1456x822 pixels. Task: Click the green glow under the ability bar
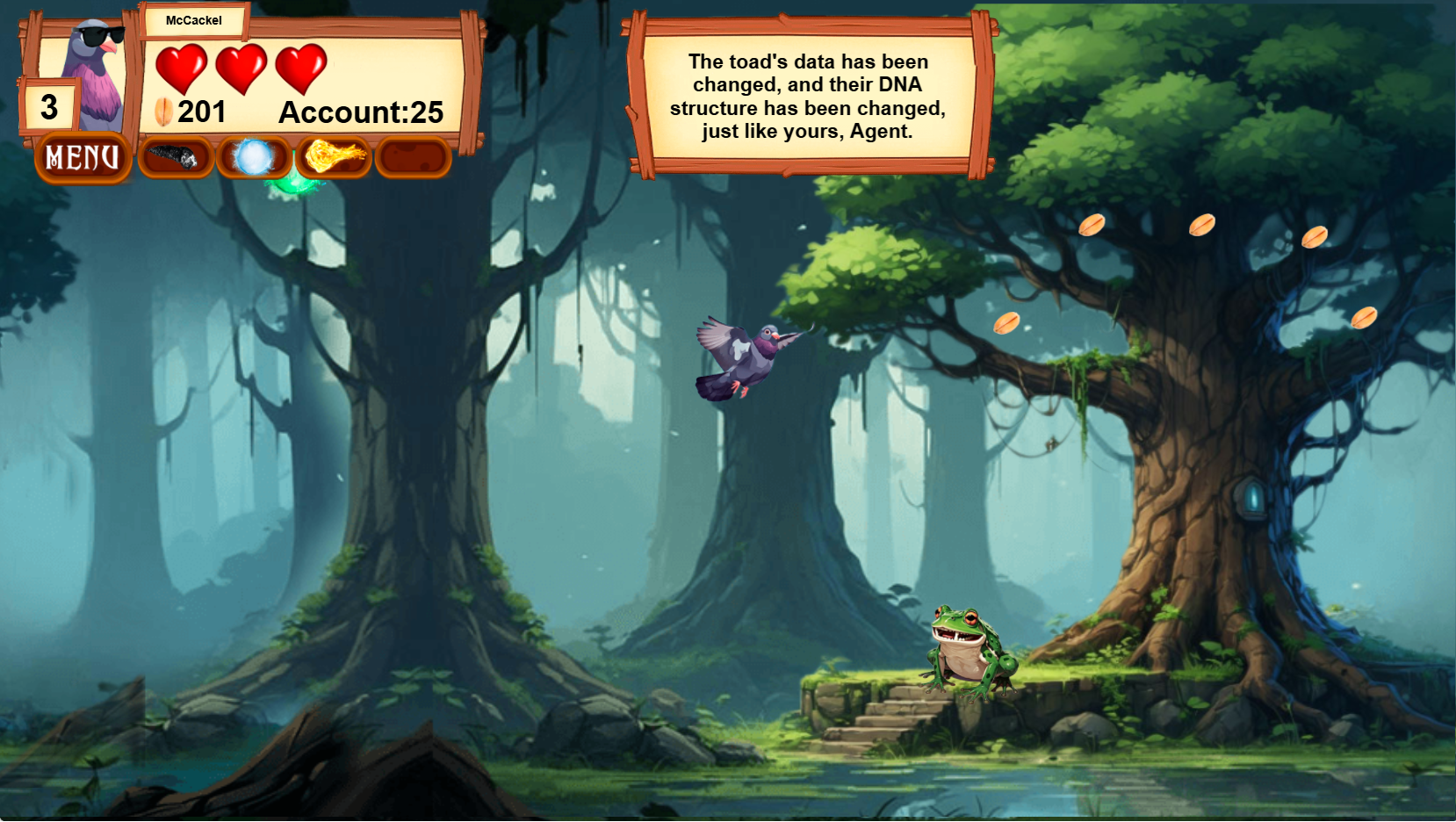[x=295, y=184]
